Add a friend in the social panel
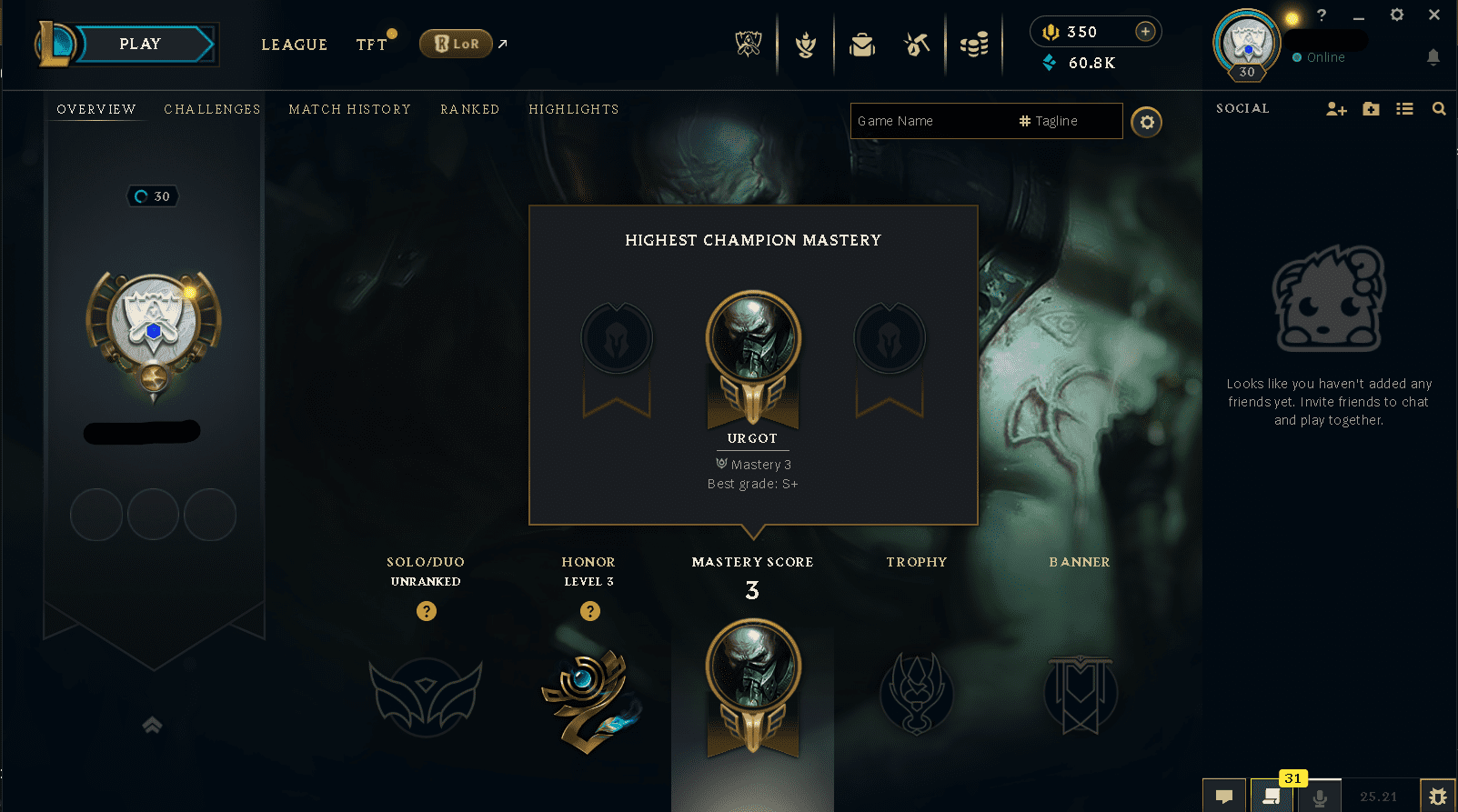1458x812 pixels. (x=1336, y=108)
